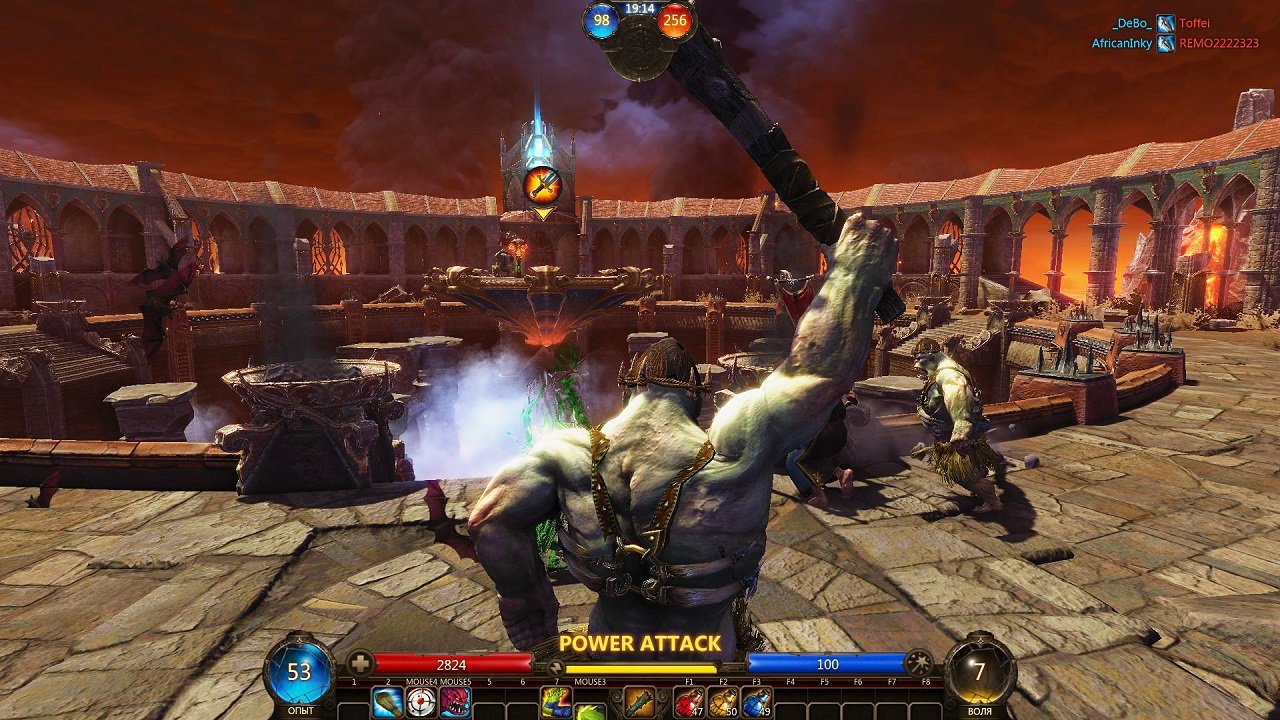Image resolution: width=1280 pixels, height=720 pixels.
Task: Drink the red health potion
Action: (x=689, y=703)
